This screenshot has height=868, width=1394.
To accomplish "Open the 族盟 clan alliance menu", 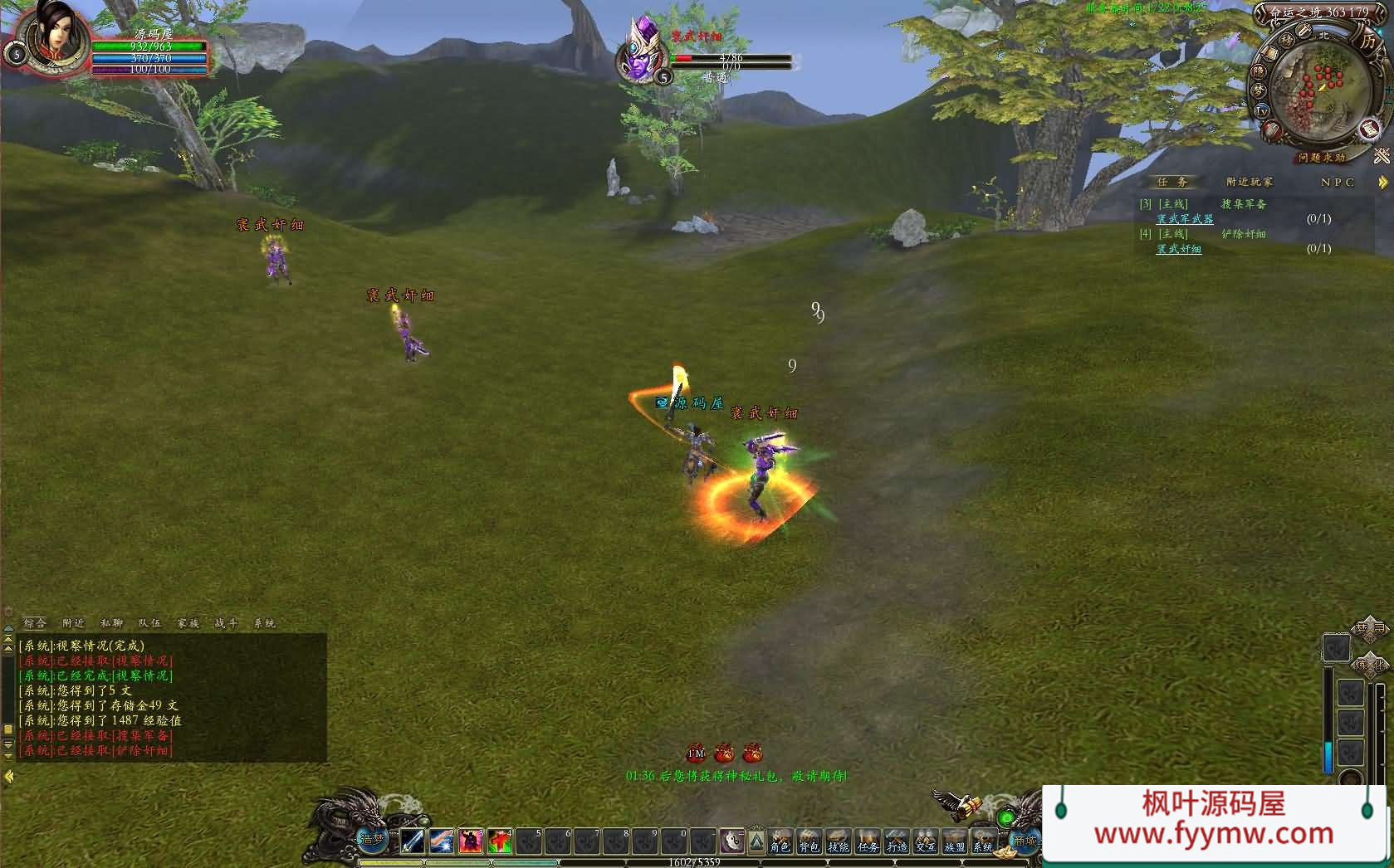I will (955, 841).
